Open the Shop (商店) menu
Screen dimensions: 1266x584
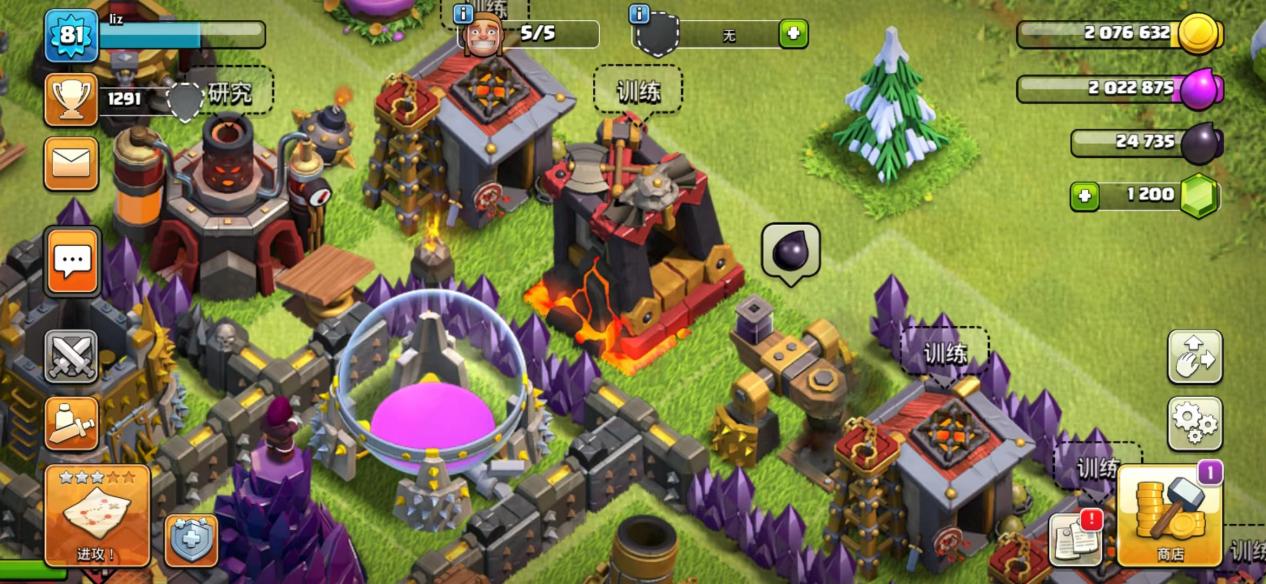coord(1169,517)
